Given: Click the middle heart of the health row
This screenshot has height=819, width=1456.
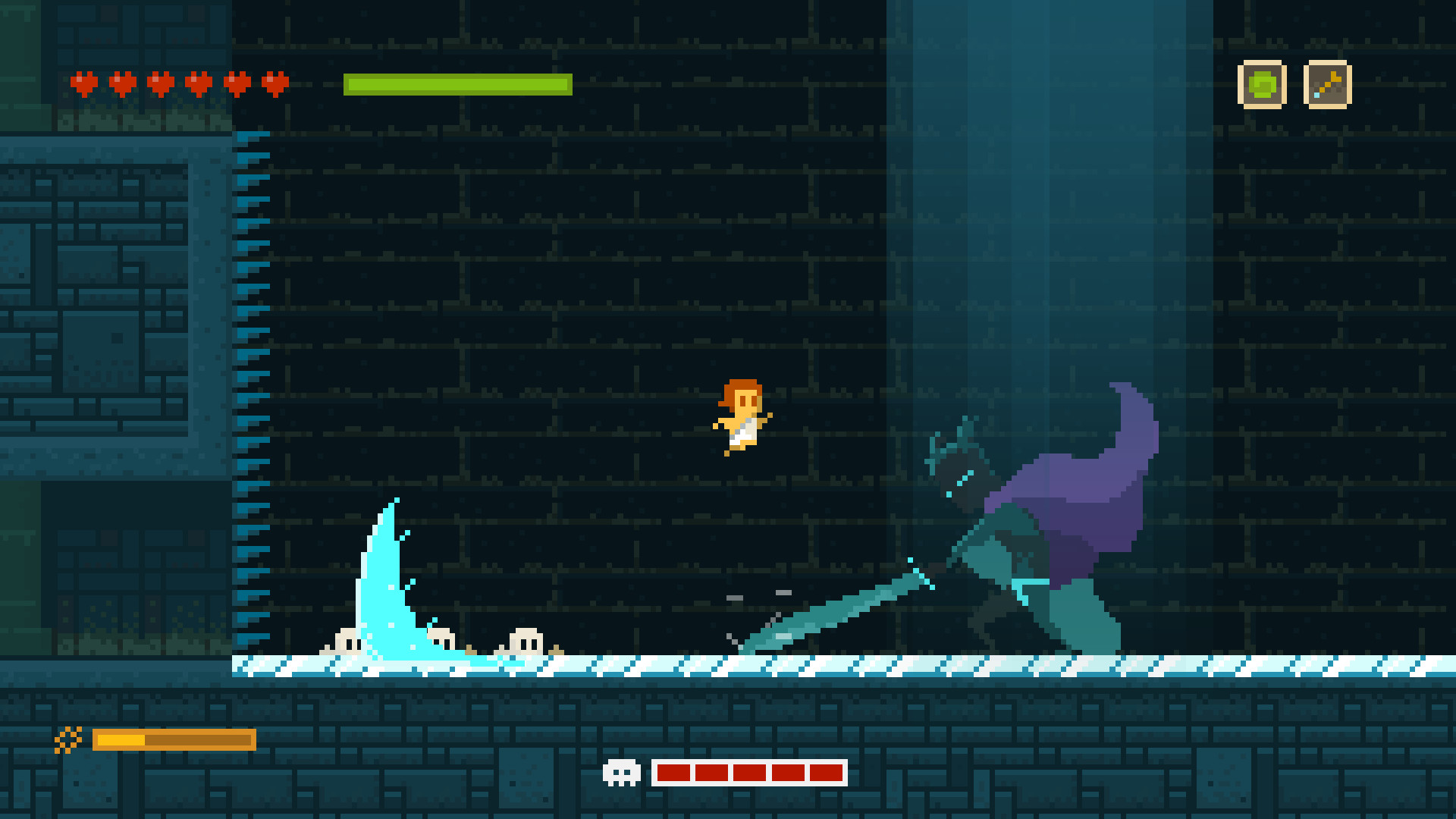Looking at the screenshot, I should [161, 83].
